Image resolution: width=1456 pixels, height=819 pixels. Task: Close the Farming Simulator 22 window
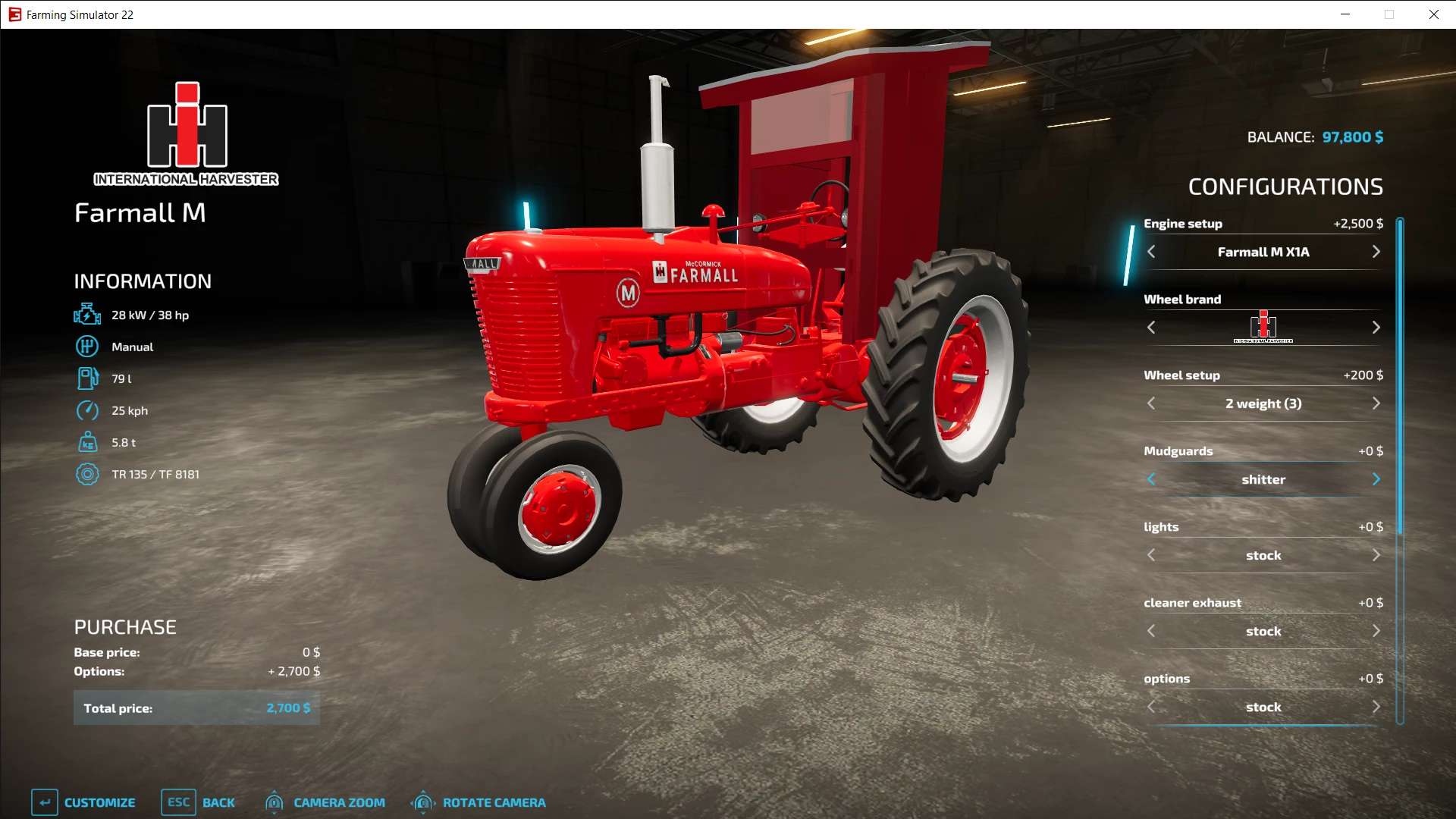tap(1433, 14)
